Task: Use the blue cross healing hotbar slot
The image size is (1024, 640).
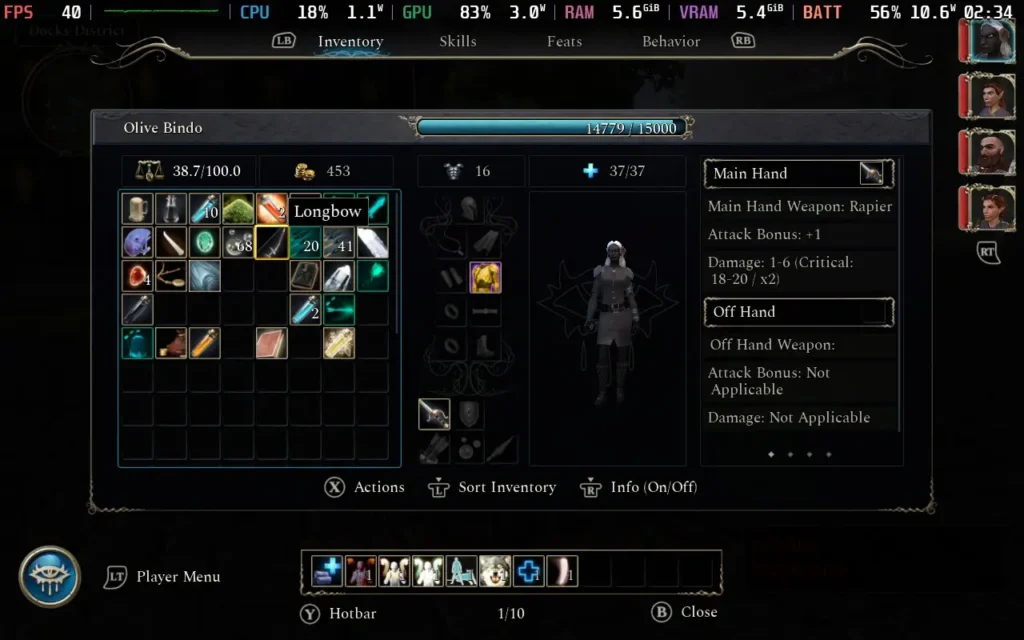Action: point(528,571)
